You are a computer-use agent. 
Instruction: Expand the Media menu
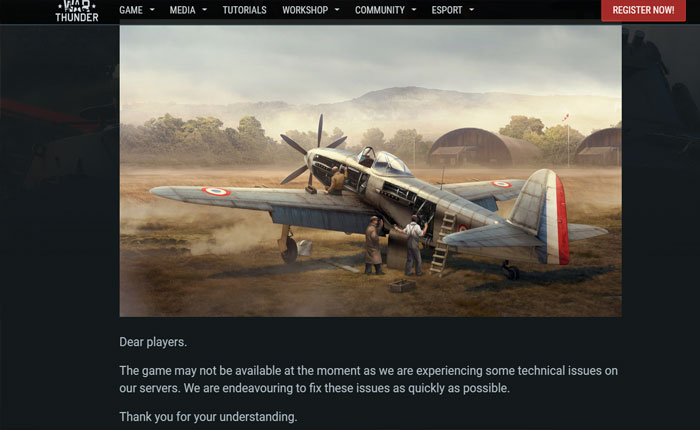coord(188,10)
